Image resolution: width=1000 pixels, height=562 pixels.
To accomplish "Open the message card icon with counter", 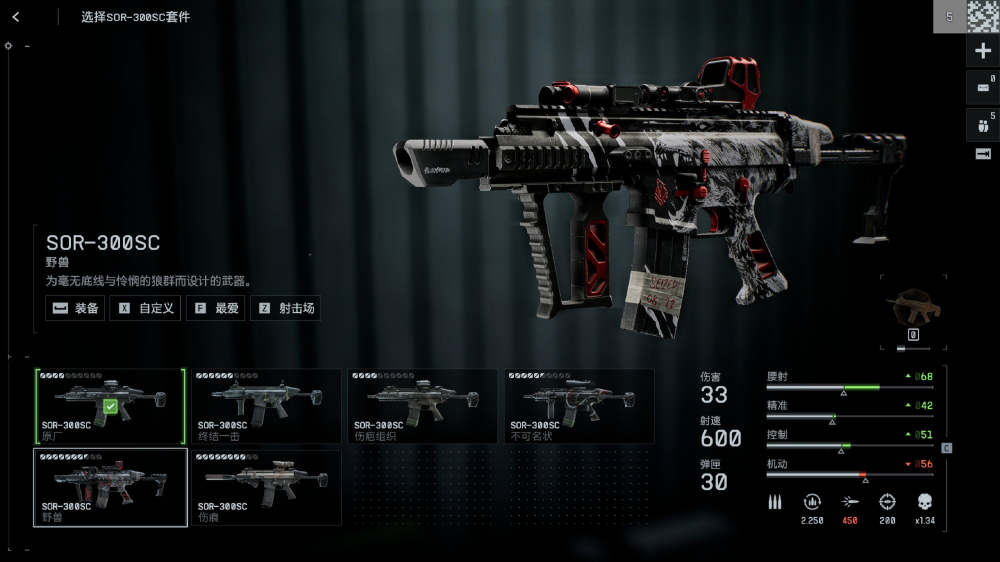I will (982, 88).
